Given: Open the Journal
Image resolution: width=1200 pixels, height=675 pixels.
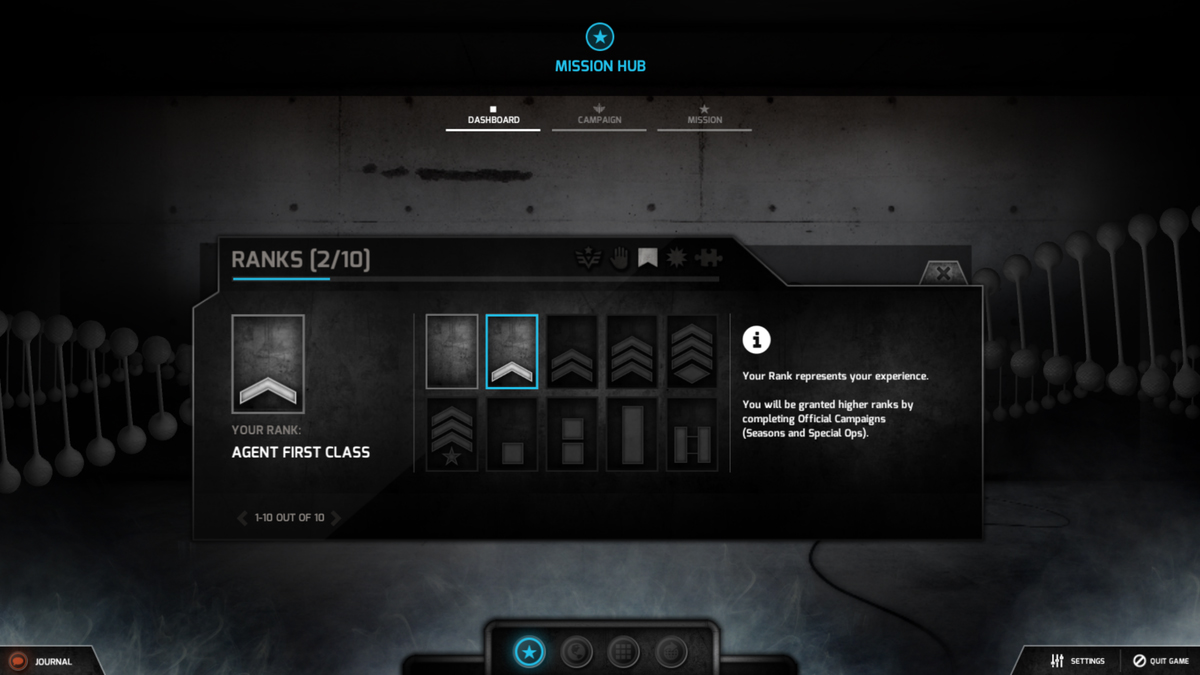Looking at the screenshot, I should pos(45,661).
